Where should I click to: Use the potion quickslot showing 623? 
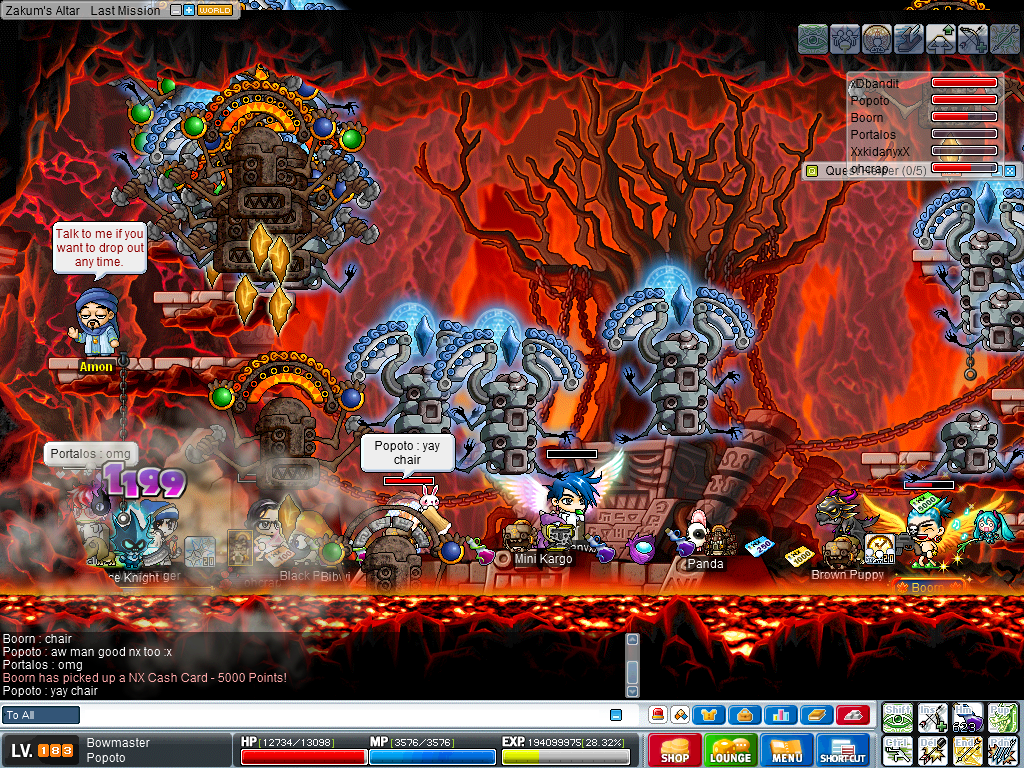click(966, 717)
